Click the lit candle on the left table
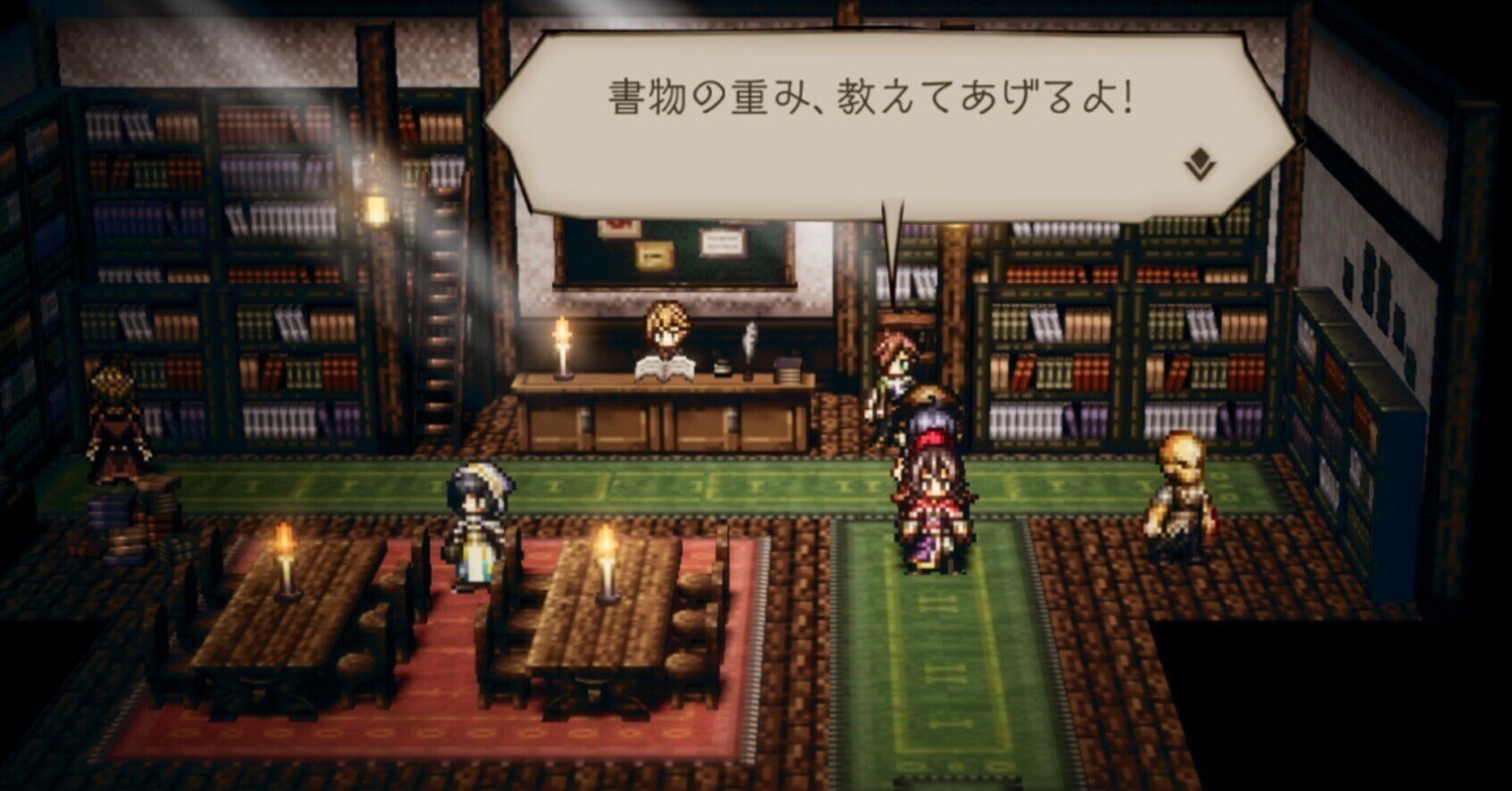The image size is (1512, 791). pyautogui.click(x=284, y=558)
